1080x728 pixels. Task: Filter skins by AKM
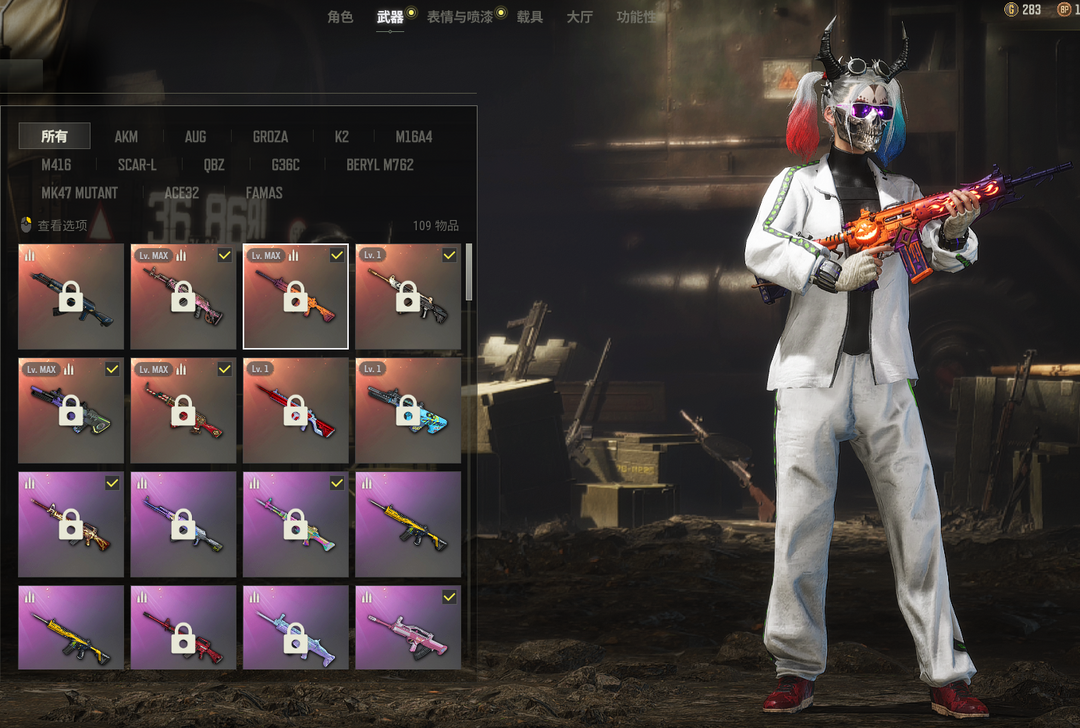click(x=126, y=136)
